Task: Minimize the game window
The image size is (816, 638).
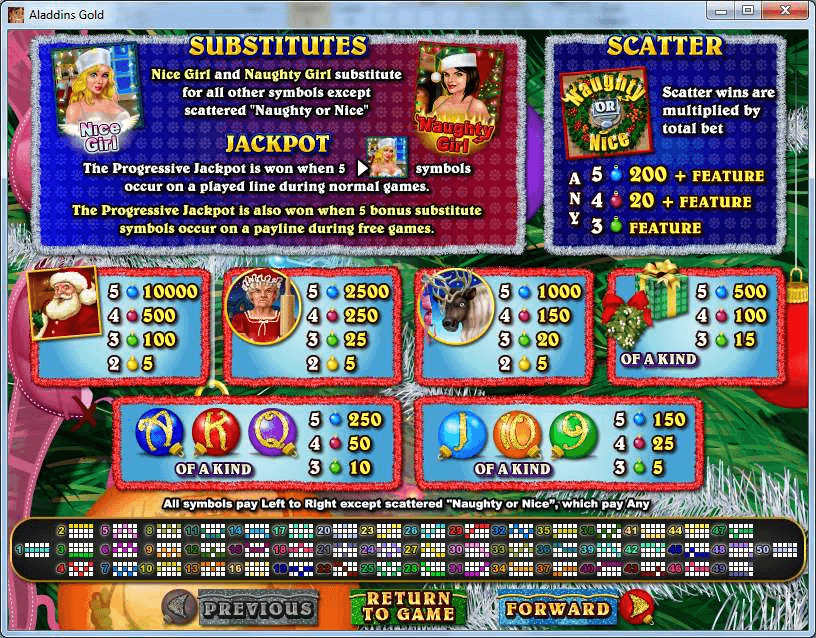Action: coord(722,10)
